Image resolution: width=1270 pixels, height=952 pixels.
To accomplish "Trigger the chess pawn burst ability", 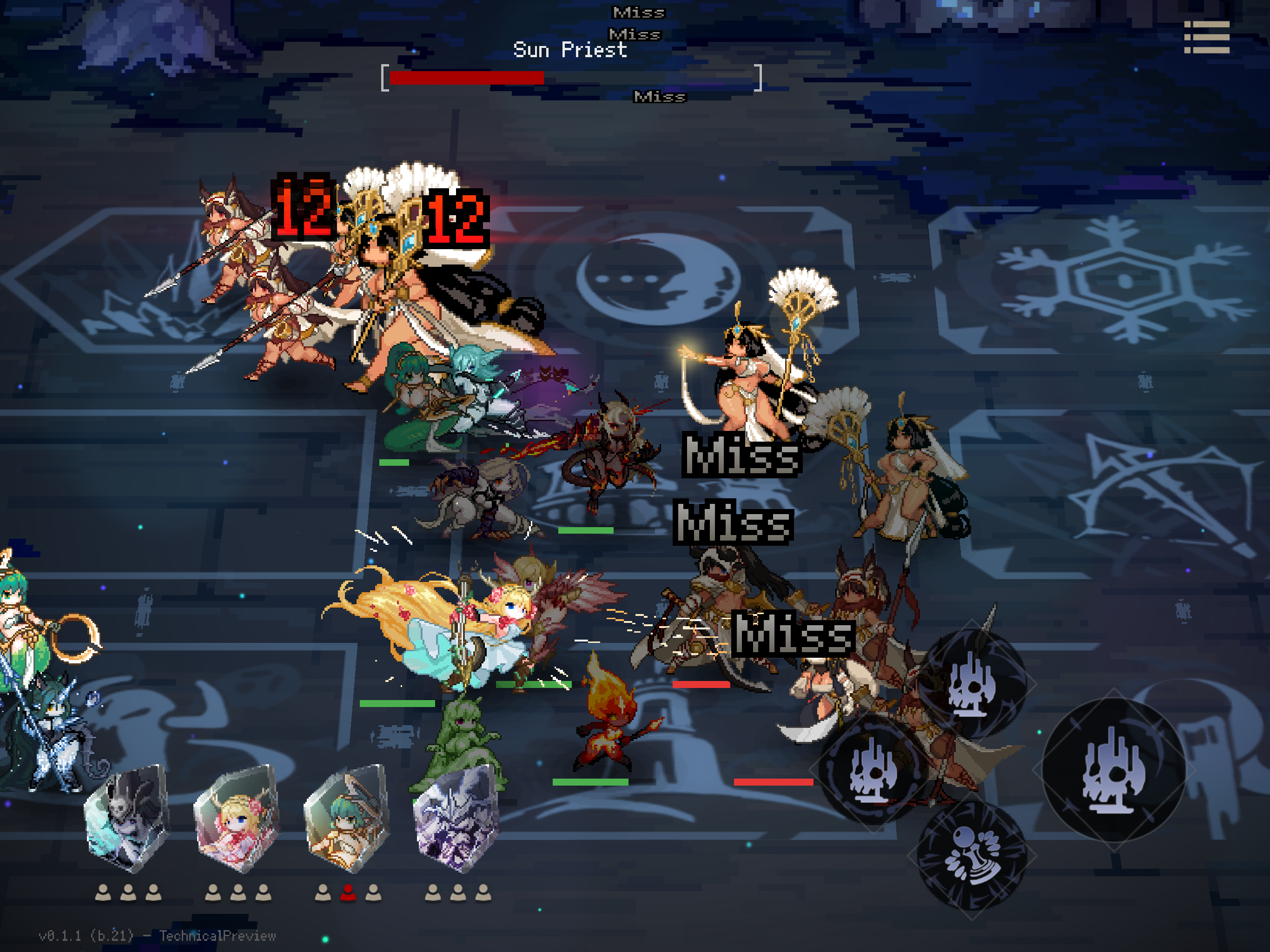I will [x=972, y=855].
